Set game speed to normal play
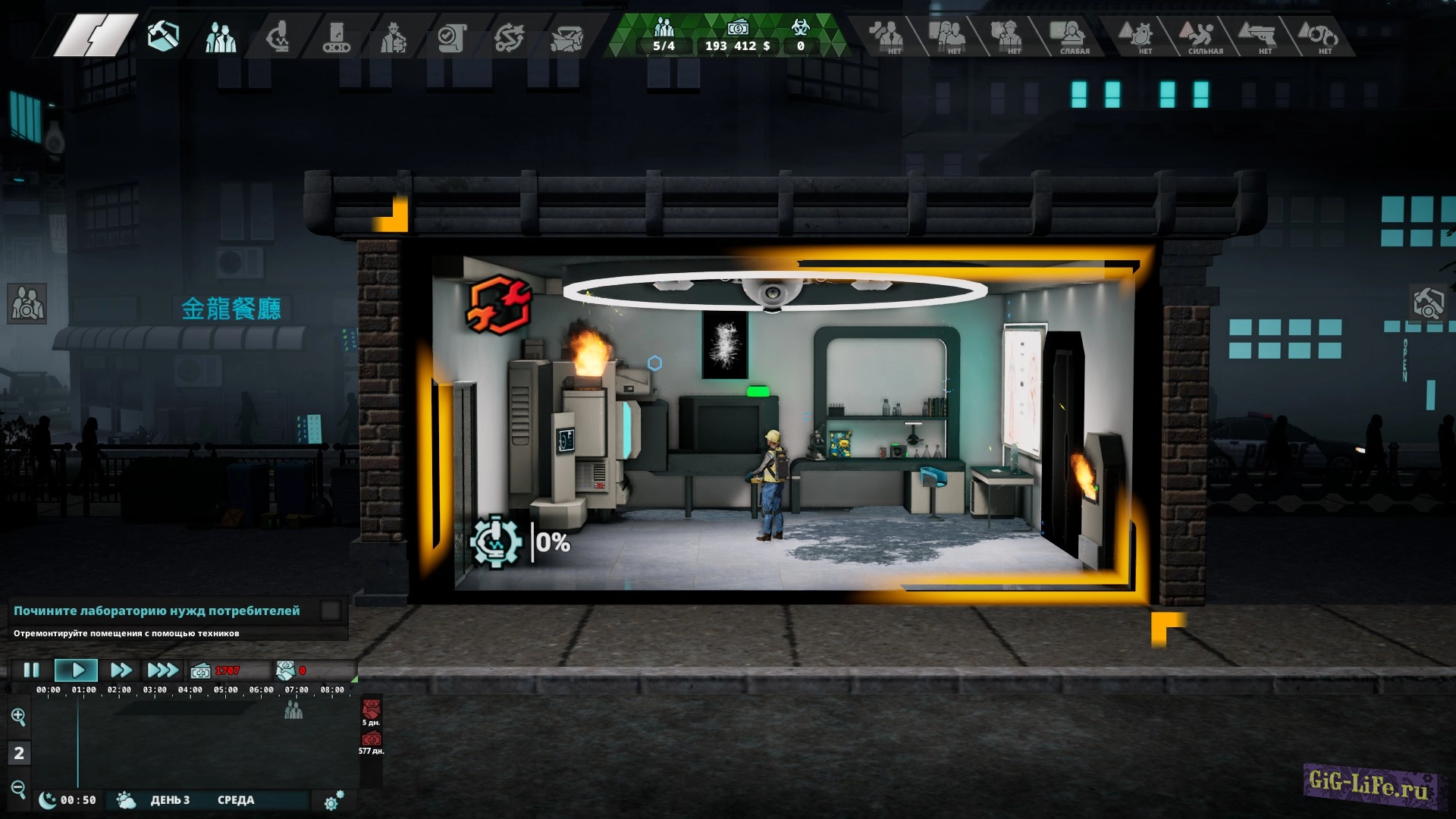This screenshot has width=1456, height=819. point(77,670)
